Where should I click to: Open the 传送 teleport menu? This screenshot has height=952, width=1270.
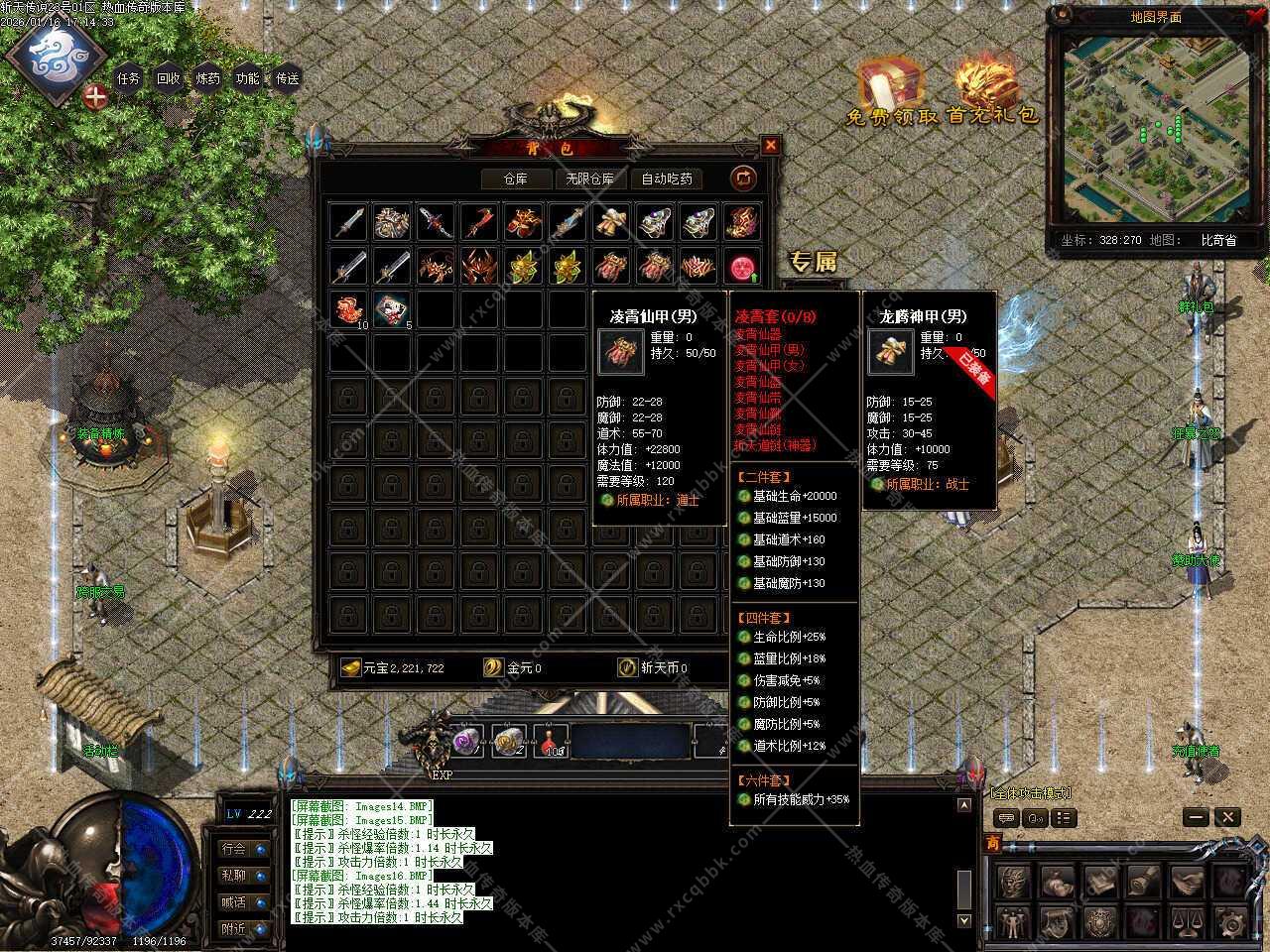click(288, 78)
